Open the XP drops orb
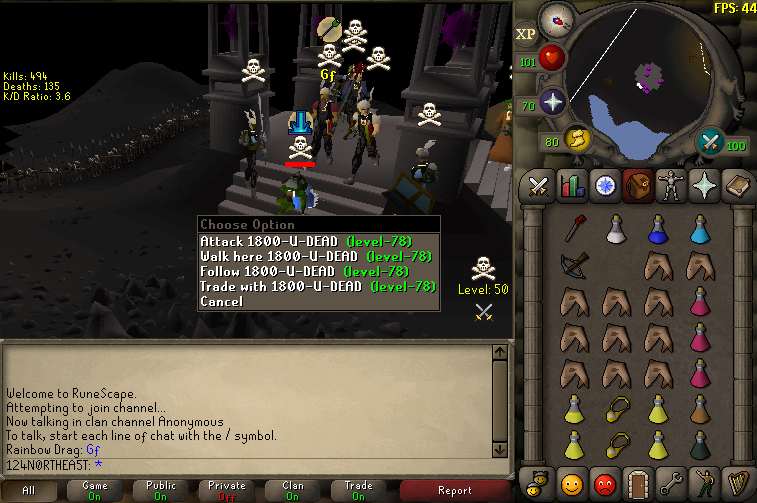This screenshot has height=503, width=757. (526, 34)
